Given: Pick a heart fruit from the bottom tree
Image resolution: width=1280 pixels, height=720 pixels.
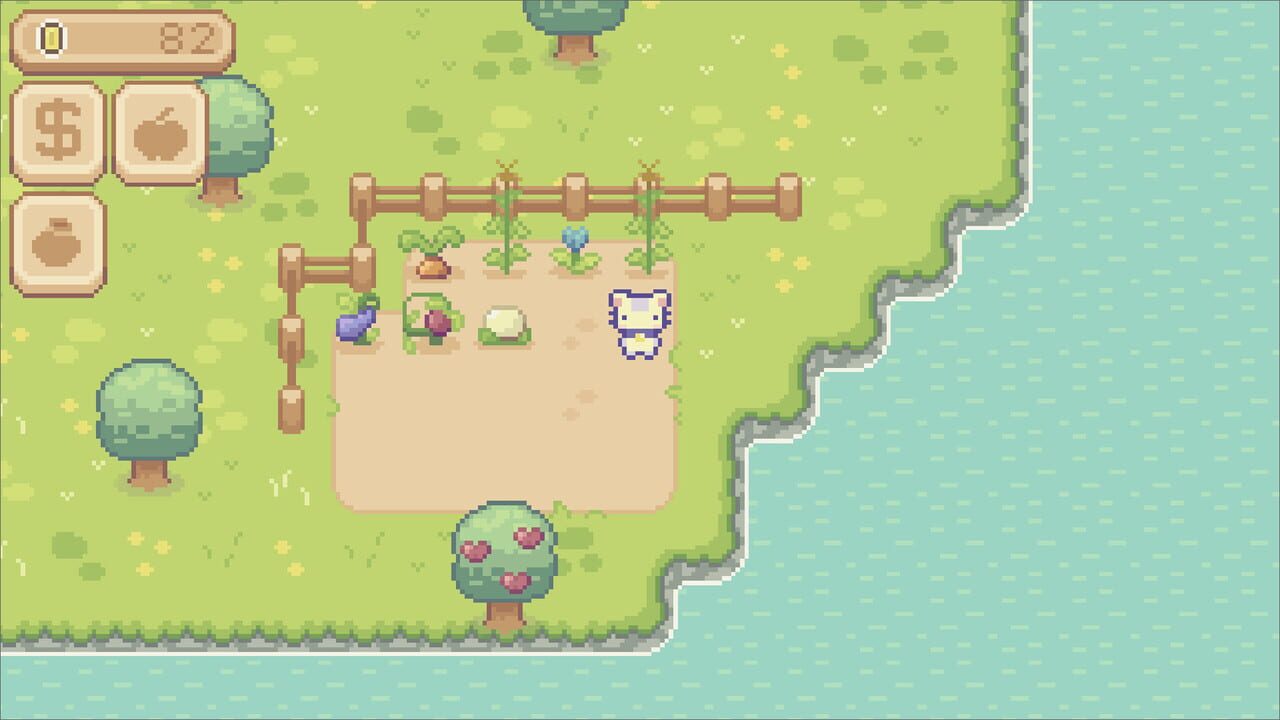Looking at the screenshot, I should pos(530,537).
